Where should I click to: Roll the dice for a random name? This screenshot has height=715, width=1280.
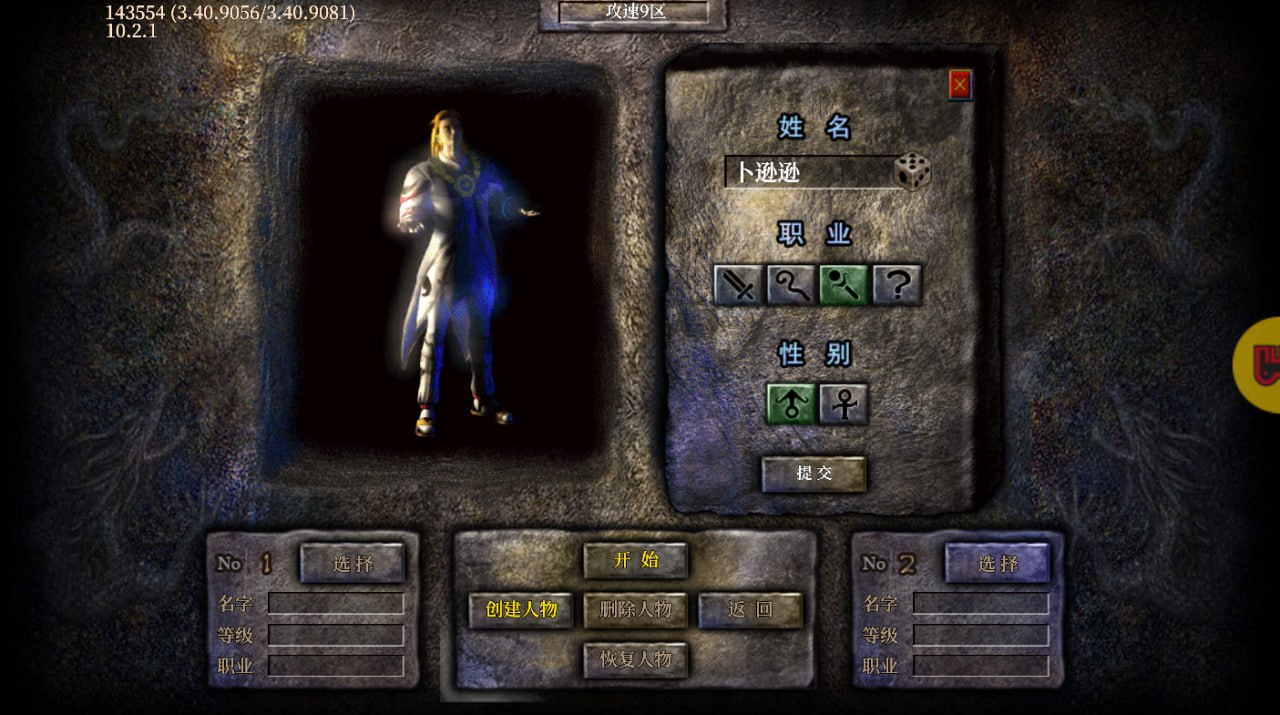coord(912,171)
